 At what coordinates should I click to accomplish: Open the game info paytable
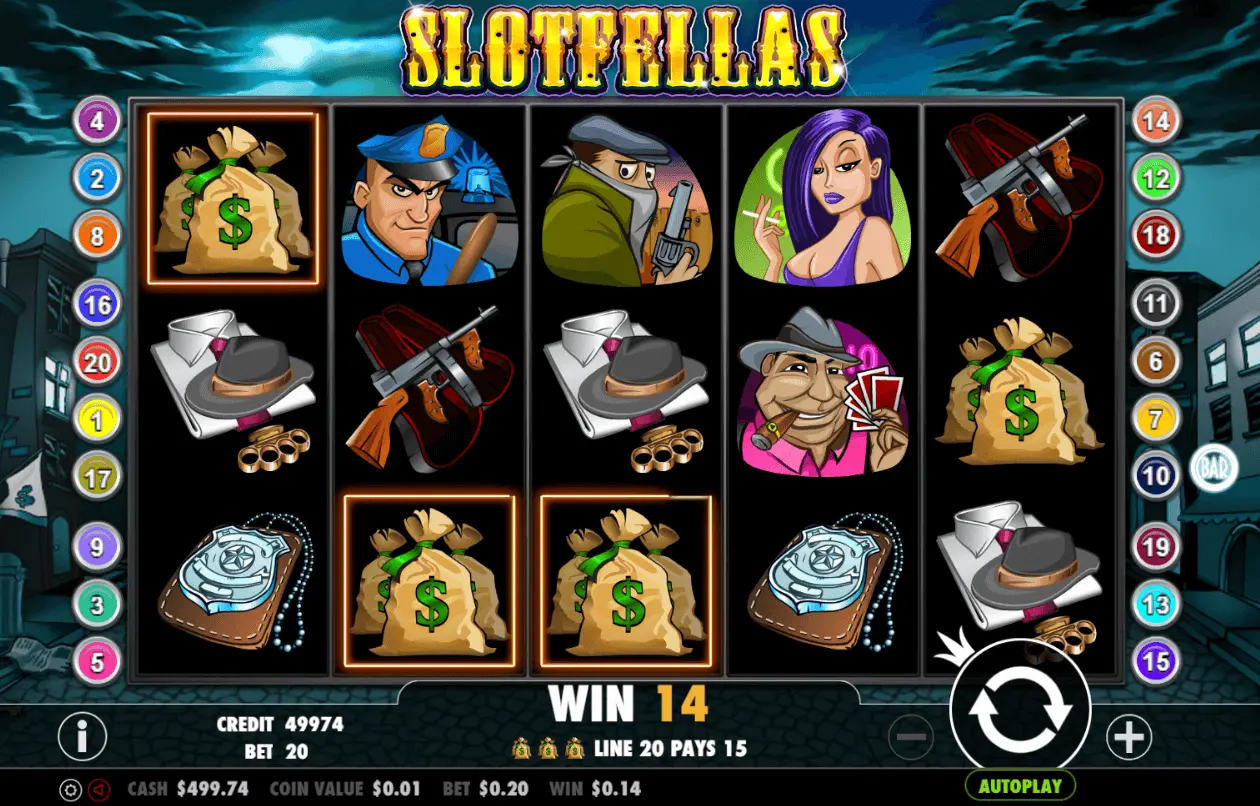click(x=82, y=738)
